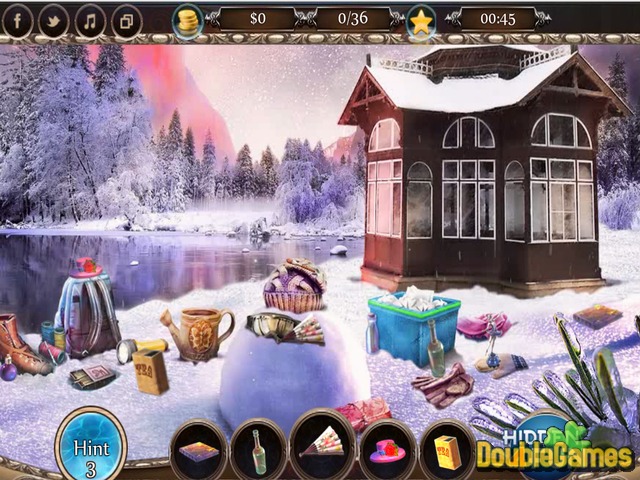
Task: Open the Facebook share button
Action: (x=18, y=20)
